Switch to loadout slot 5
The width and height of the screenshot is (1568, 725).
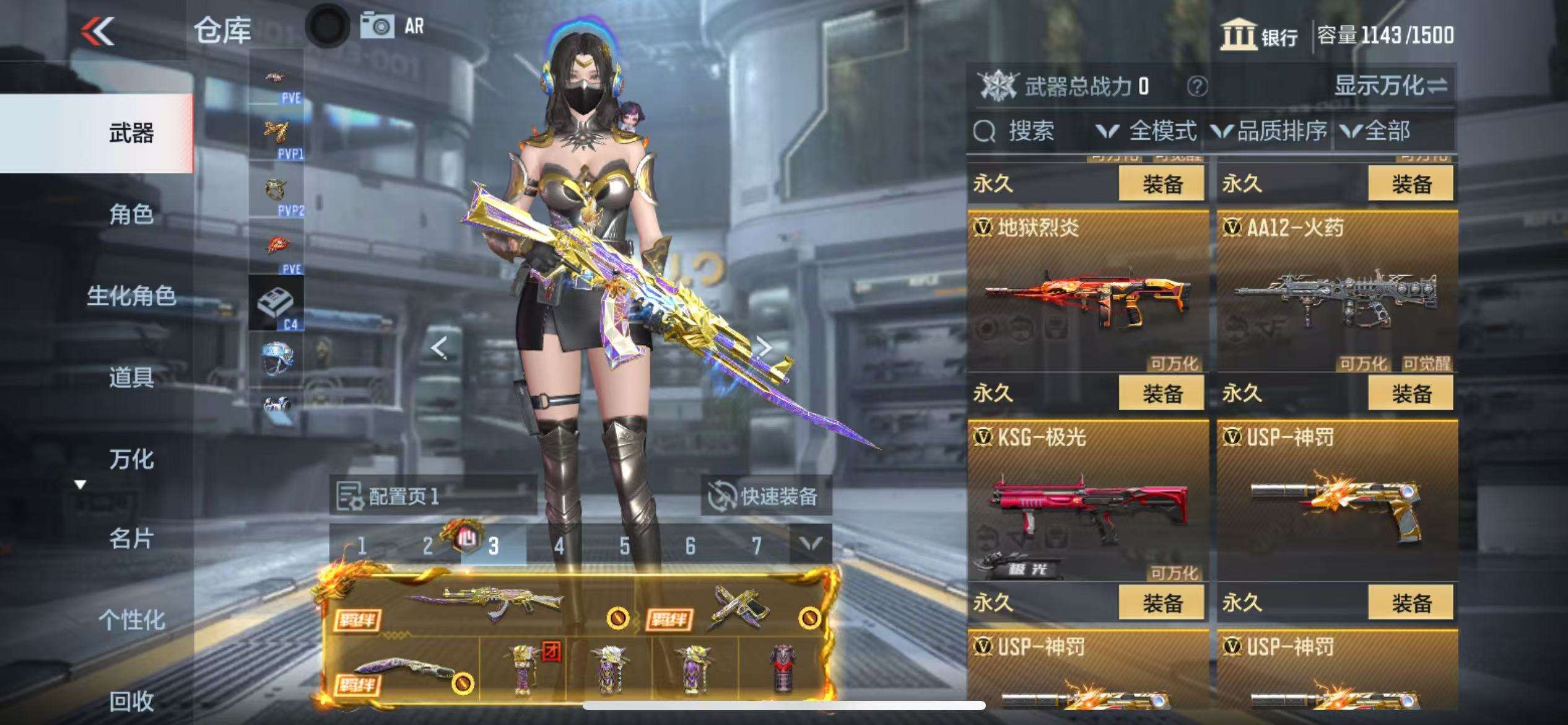click(624, 546)
